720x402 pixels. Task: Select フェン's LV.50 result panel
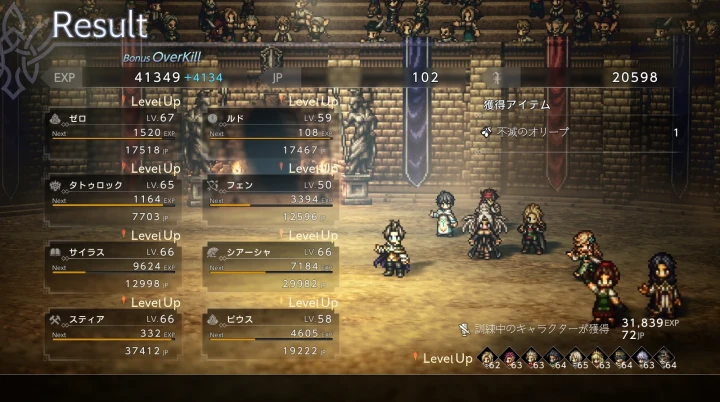click(x=268, y=198)
